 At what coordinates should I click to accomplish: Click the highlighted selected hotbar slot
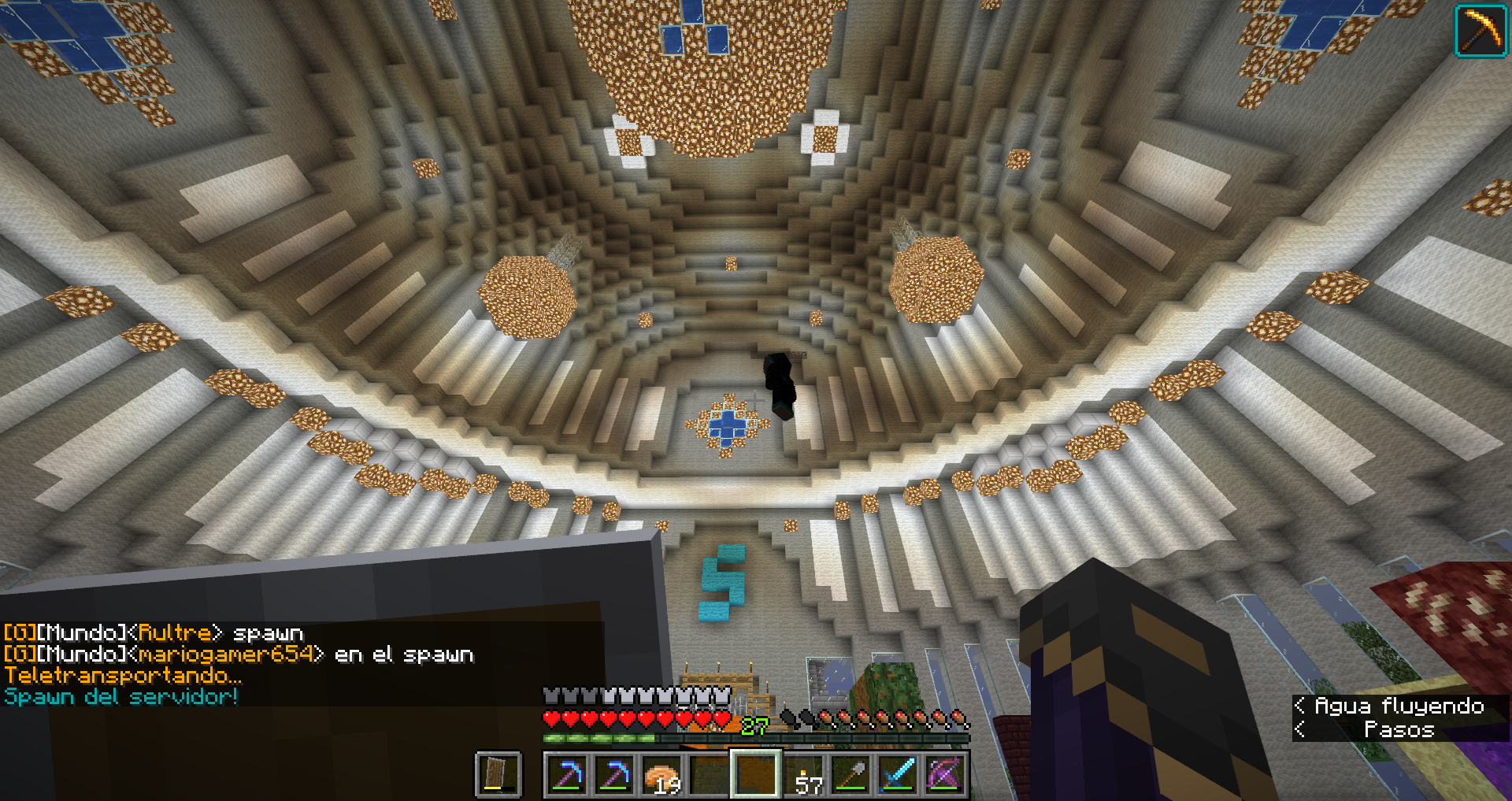click(x=757, y=775)
